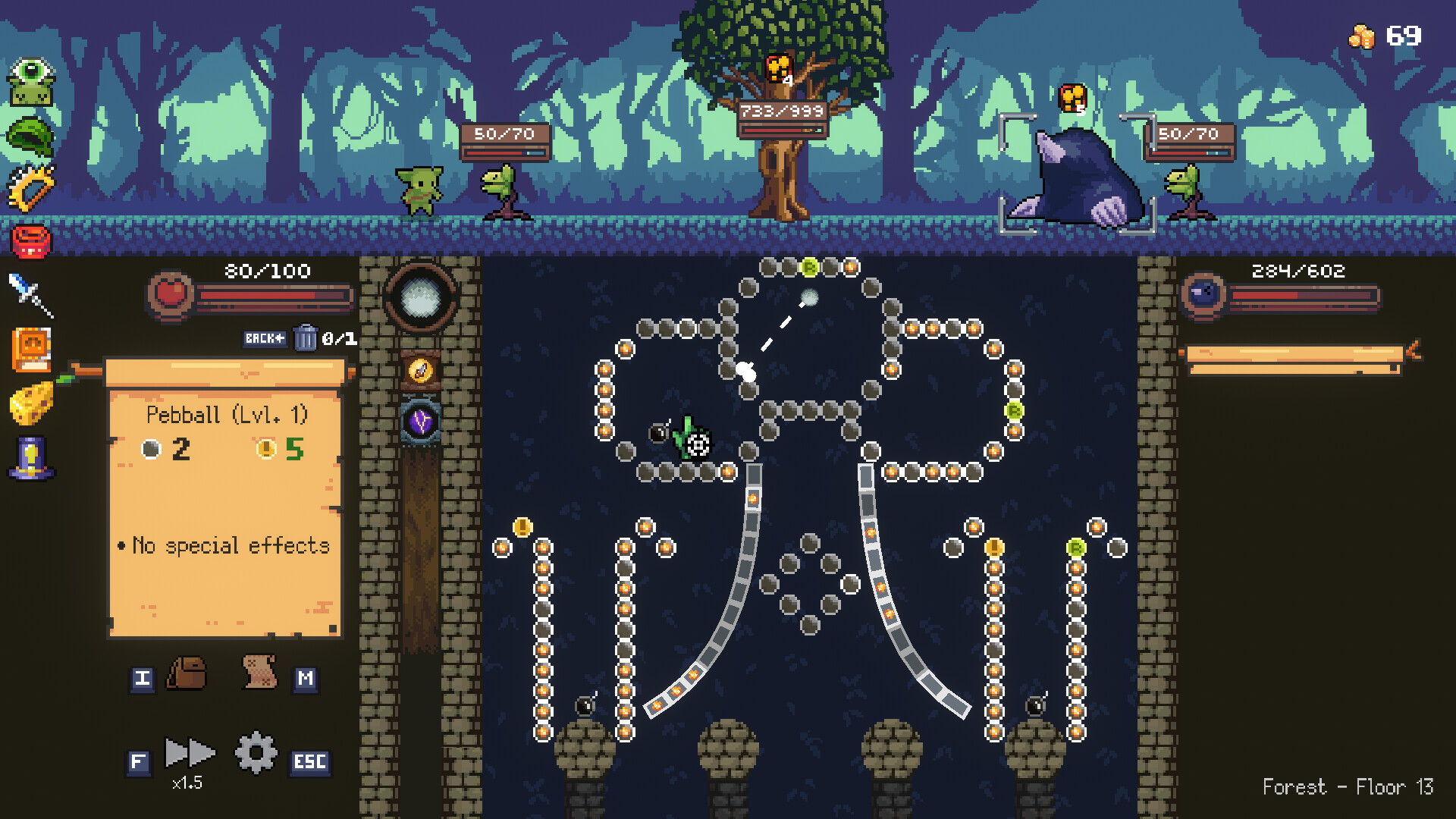This screenshot has width=1456, height=819.
Task: Open the settings gear
Action: (x=255, y=754)
